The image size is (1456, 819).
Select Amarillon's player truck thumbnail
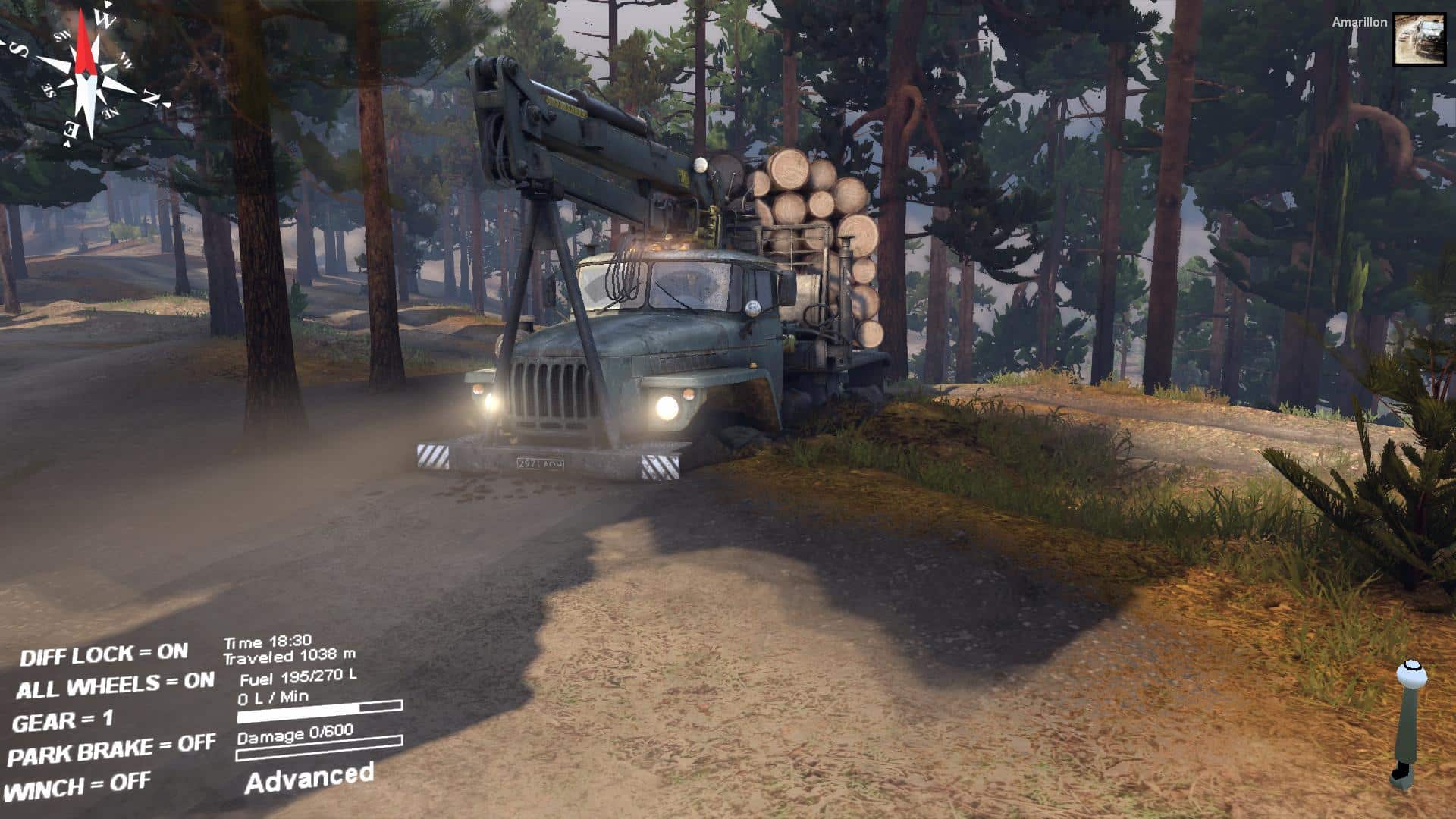point(1419,39)
